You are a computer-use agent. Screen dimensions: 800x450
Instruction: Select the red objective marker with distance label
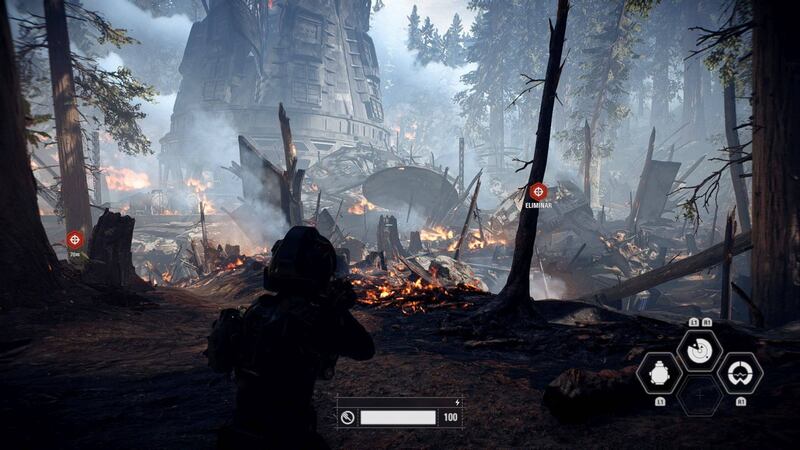point(75,239)
